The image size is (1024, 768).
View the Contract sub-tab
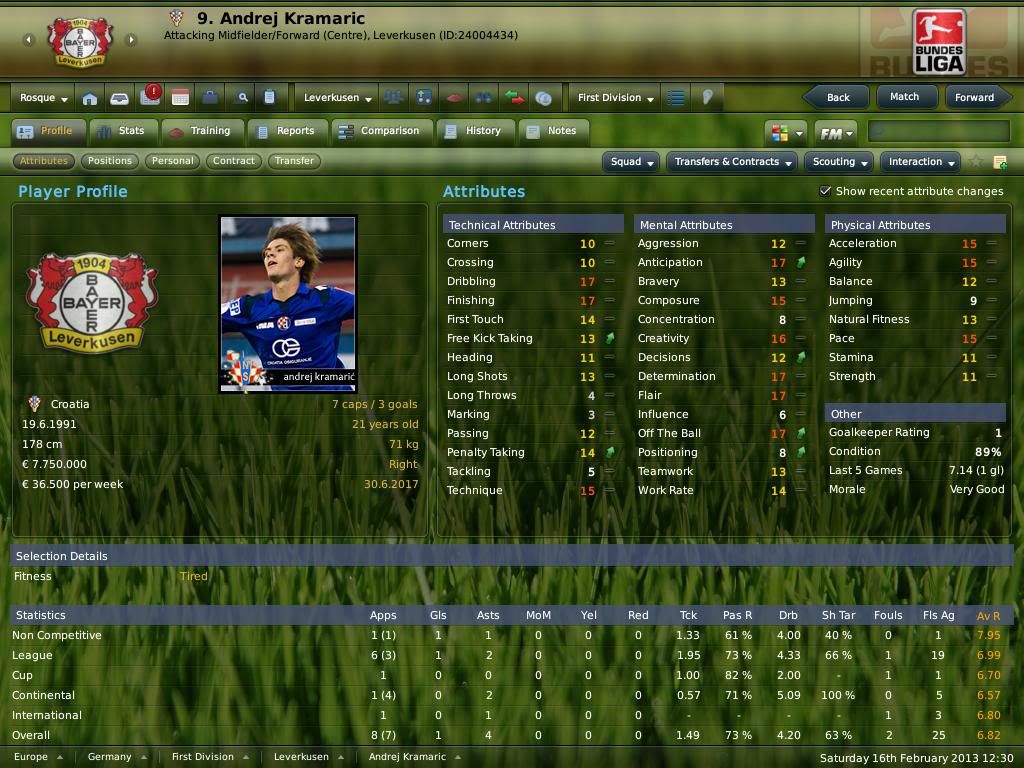234,161
